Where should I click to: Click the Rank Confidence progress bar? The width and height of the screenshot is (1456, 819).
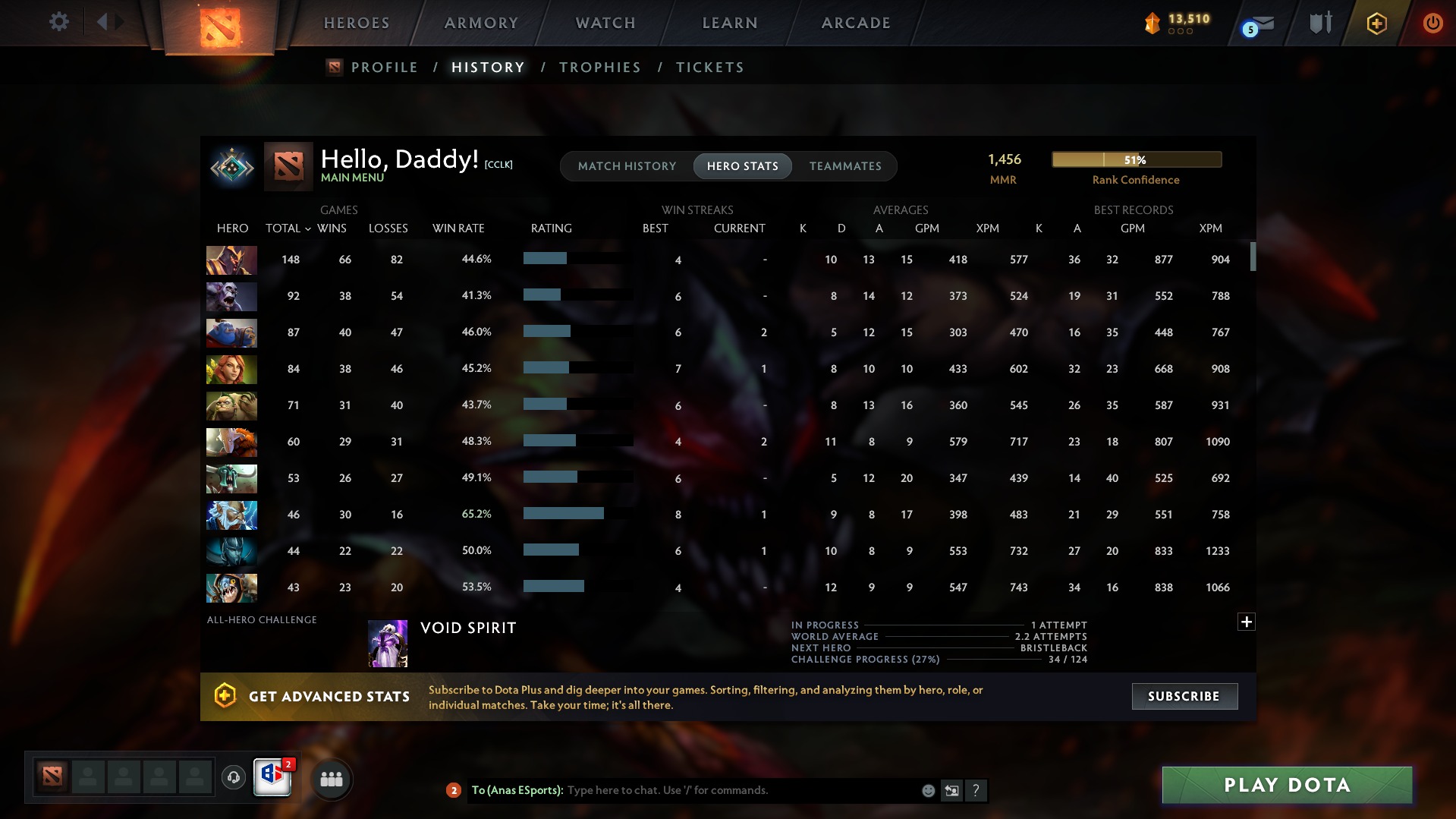(x=1136, y=159)
